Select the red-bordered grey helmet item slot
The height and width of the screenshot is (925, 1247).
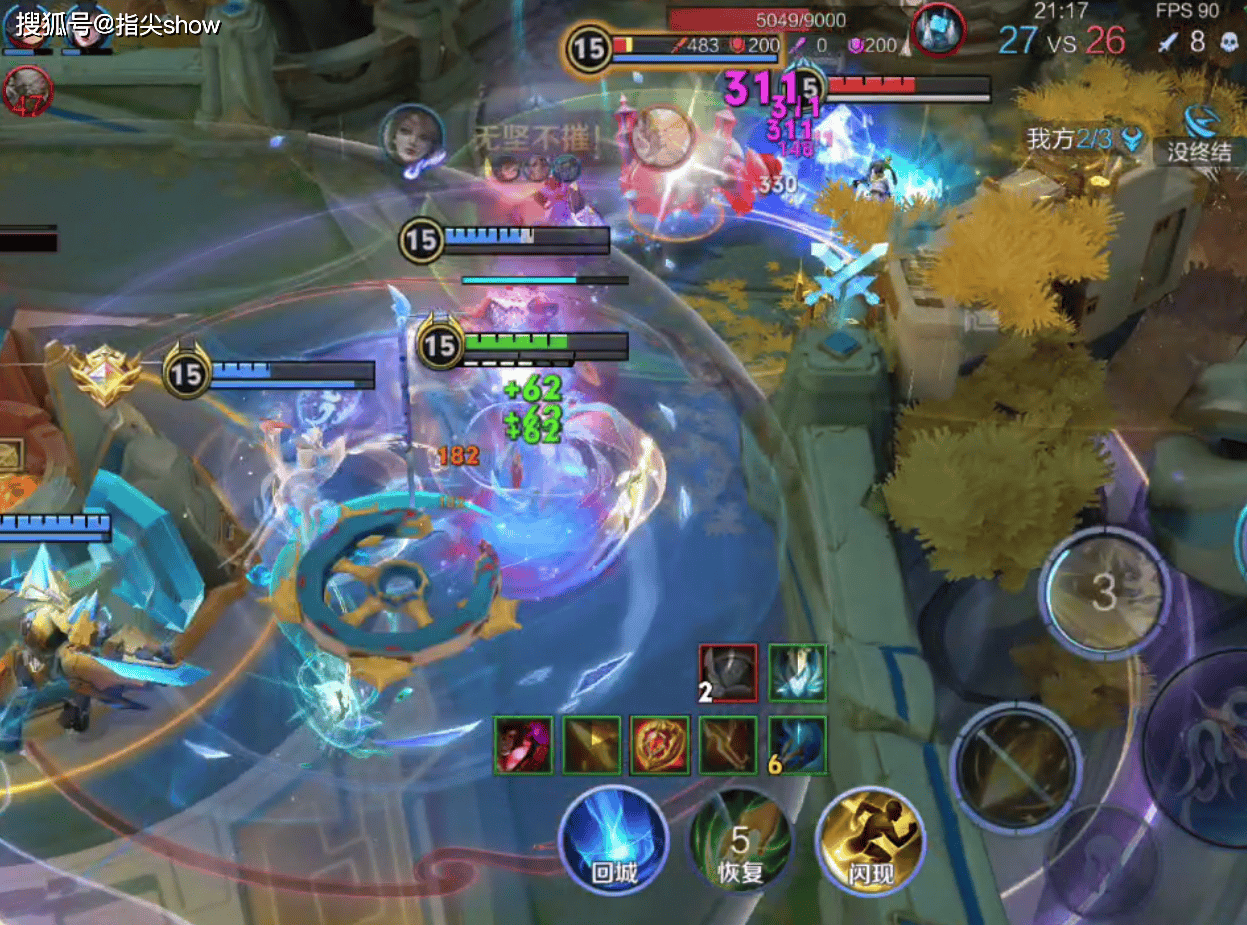pos(728,673)
